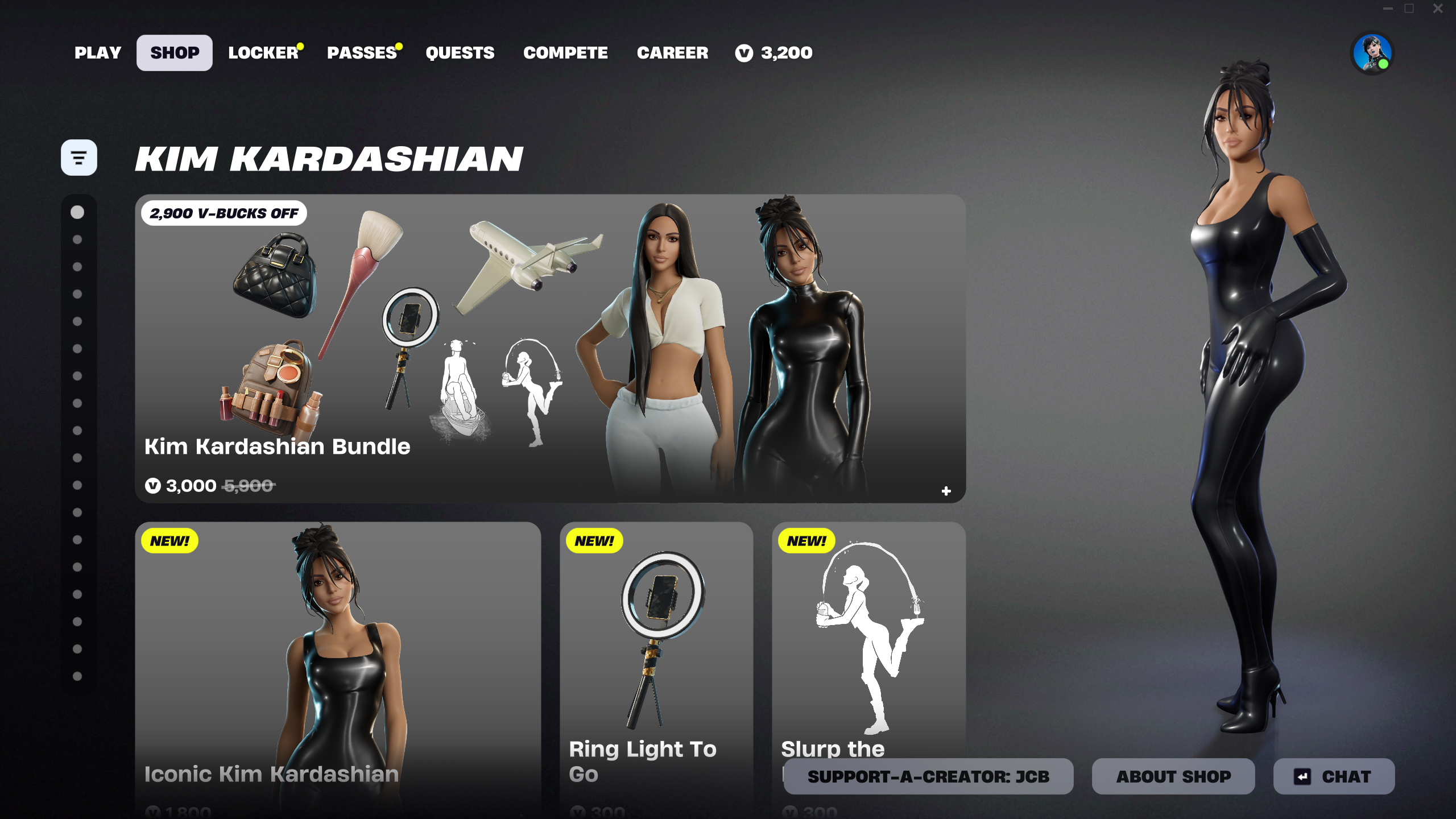Open the Locker tab
Screen dimensions: 1456x819
click(263, 53)
